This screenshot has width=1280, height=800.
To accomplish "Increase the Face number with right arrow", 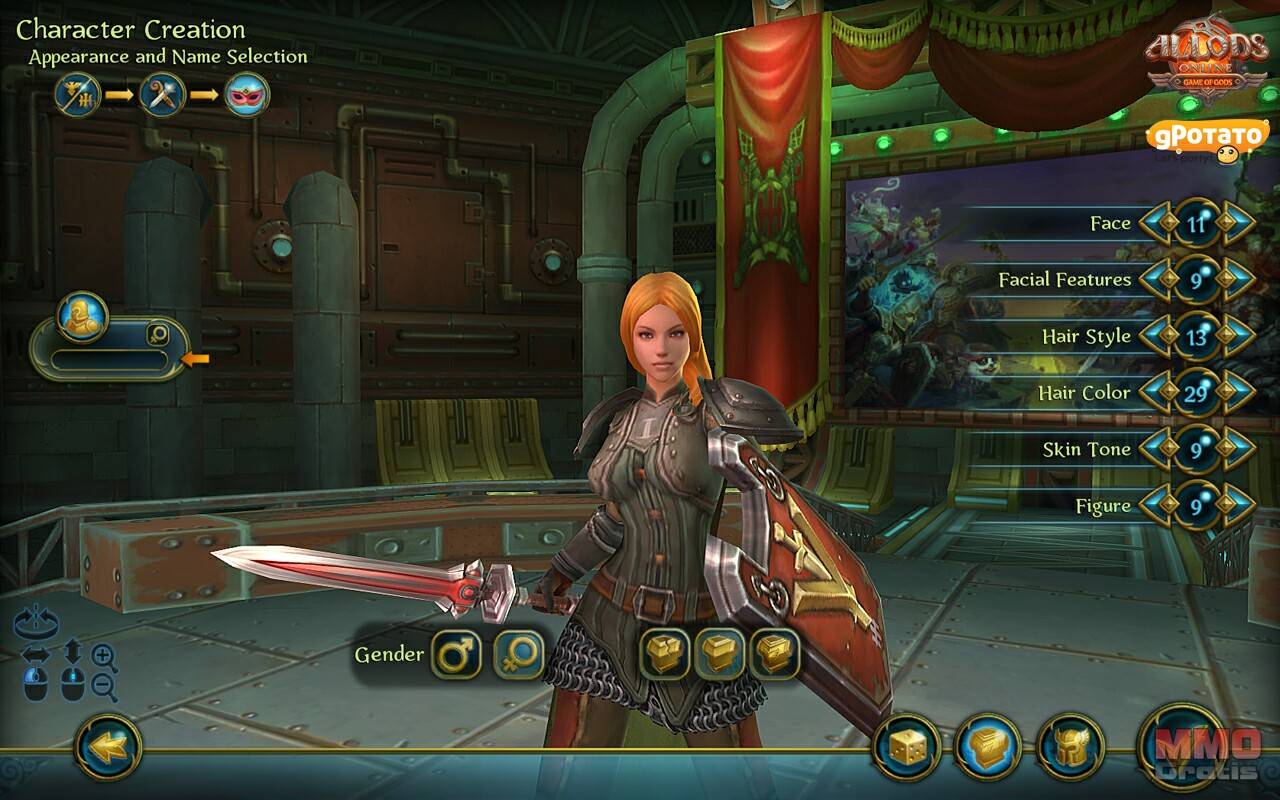I will click(1238, 223).
